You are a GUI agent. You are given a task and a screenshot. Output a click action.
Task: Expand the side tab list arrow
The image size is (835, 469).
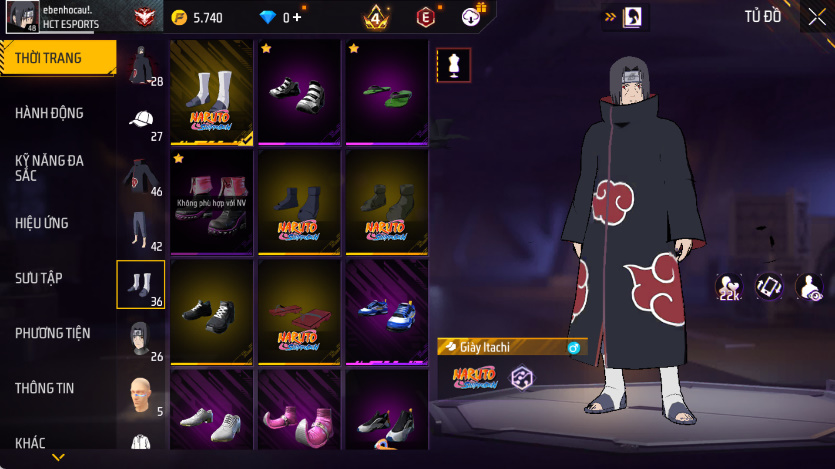pos(58,457)
